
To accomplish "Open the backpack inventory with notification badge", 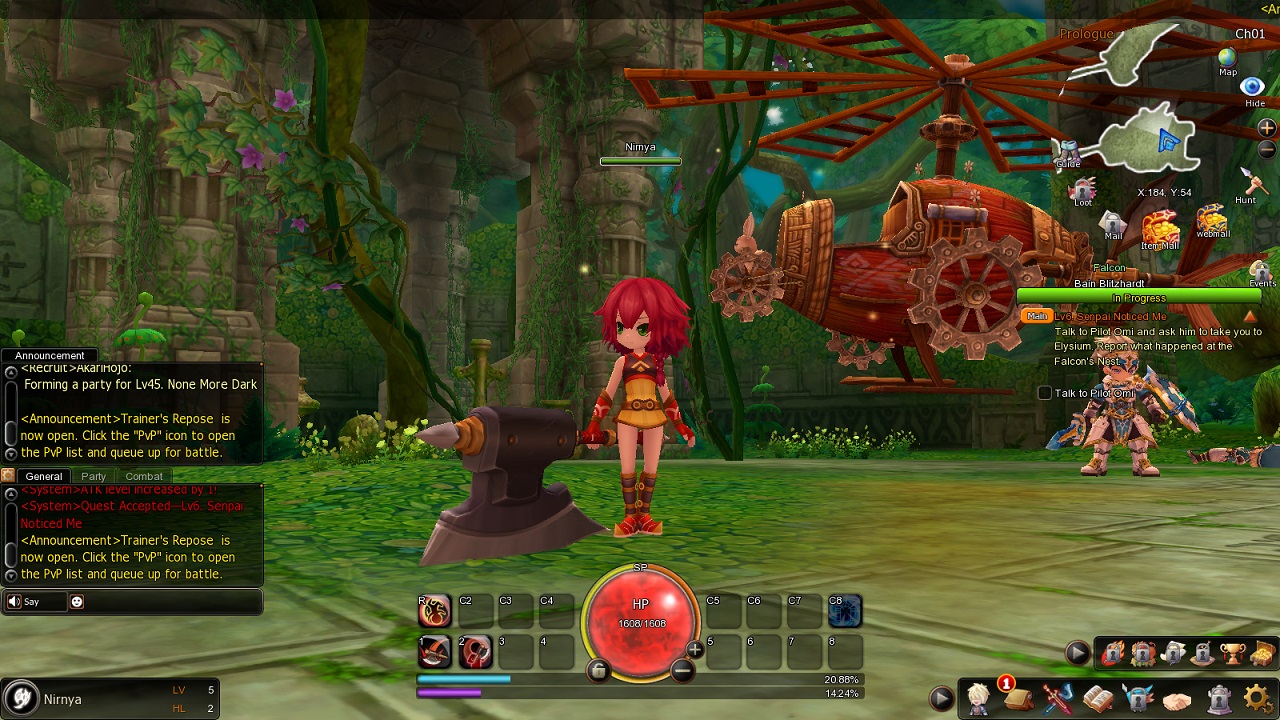I will [x=1019, y=698].
